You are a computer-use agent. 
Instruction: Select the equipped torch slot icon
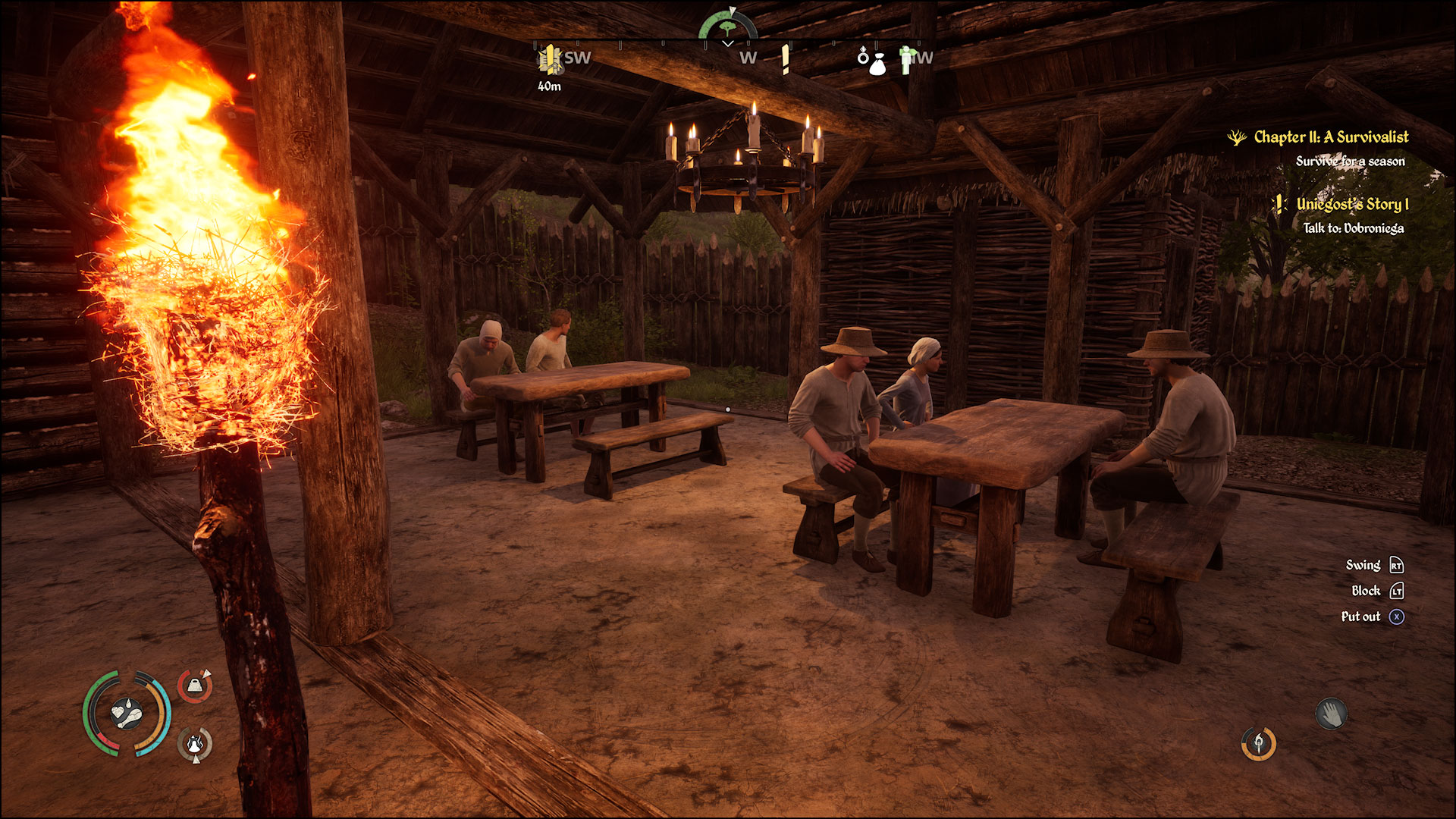coord(1258,743)
